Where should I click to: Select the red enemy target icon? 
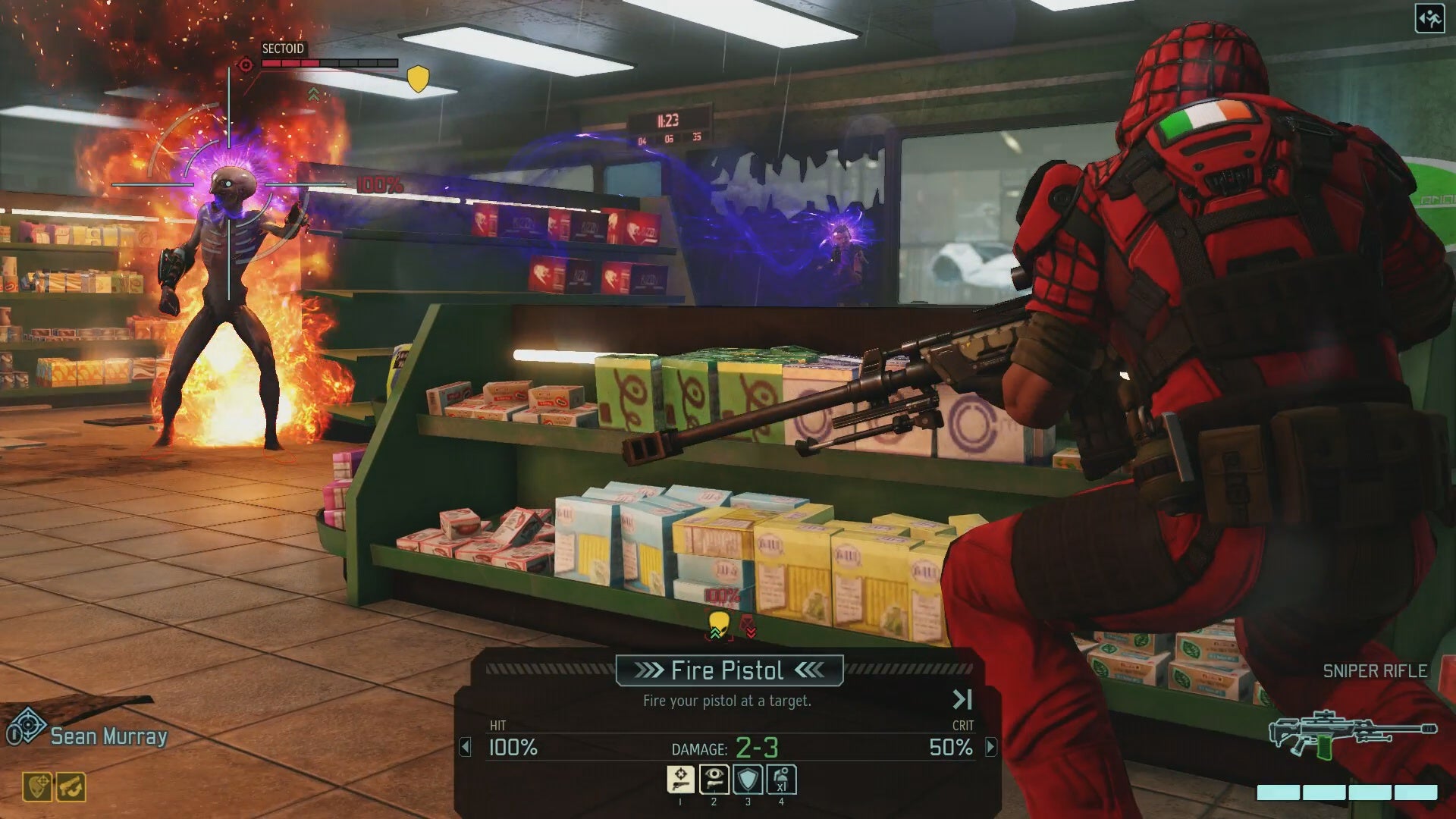748,626
